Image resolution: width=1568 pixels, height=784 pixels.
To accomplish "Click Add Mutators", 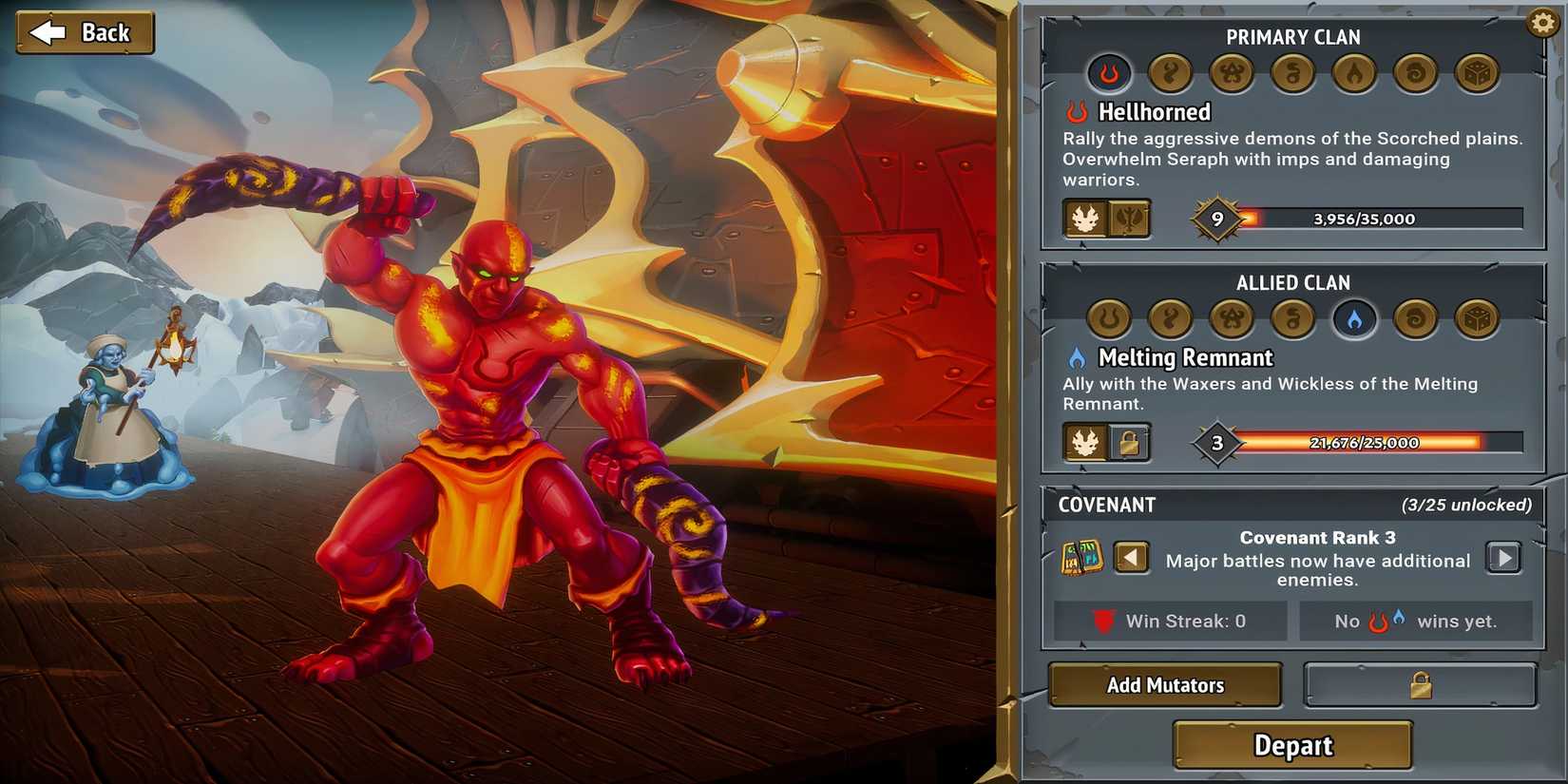I will (x=1165, y=684).
